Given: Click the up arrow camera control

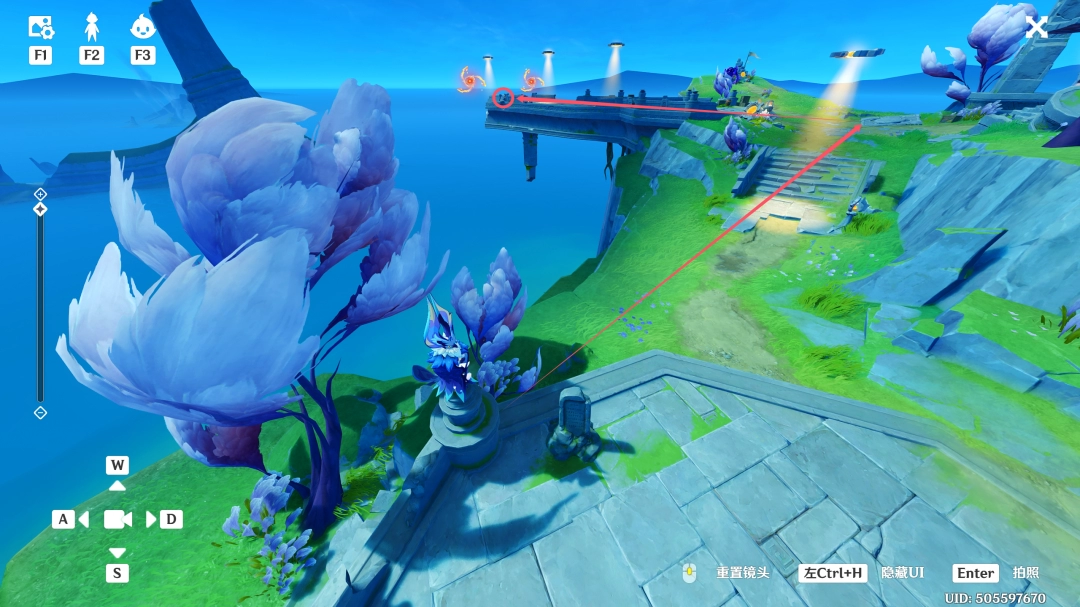Looking at the screenshot, I should point(117,485).
